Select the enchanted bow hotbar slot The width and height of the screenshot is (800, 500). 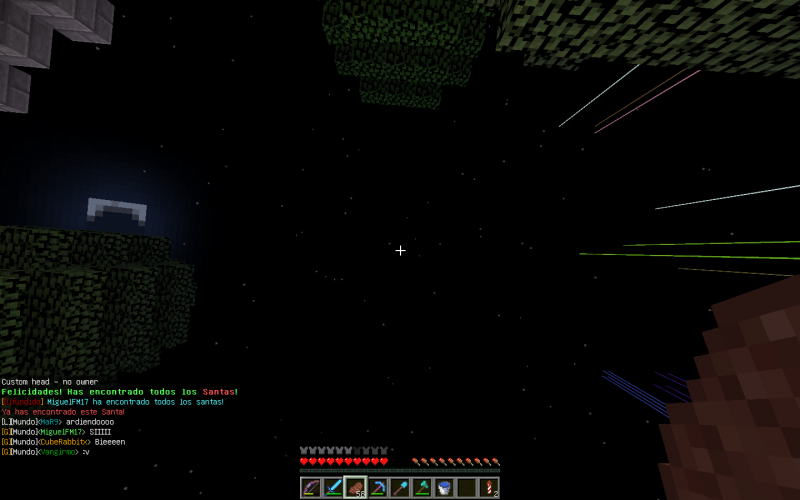pos(311,488)
